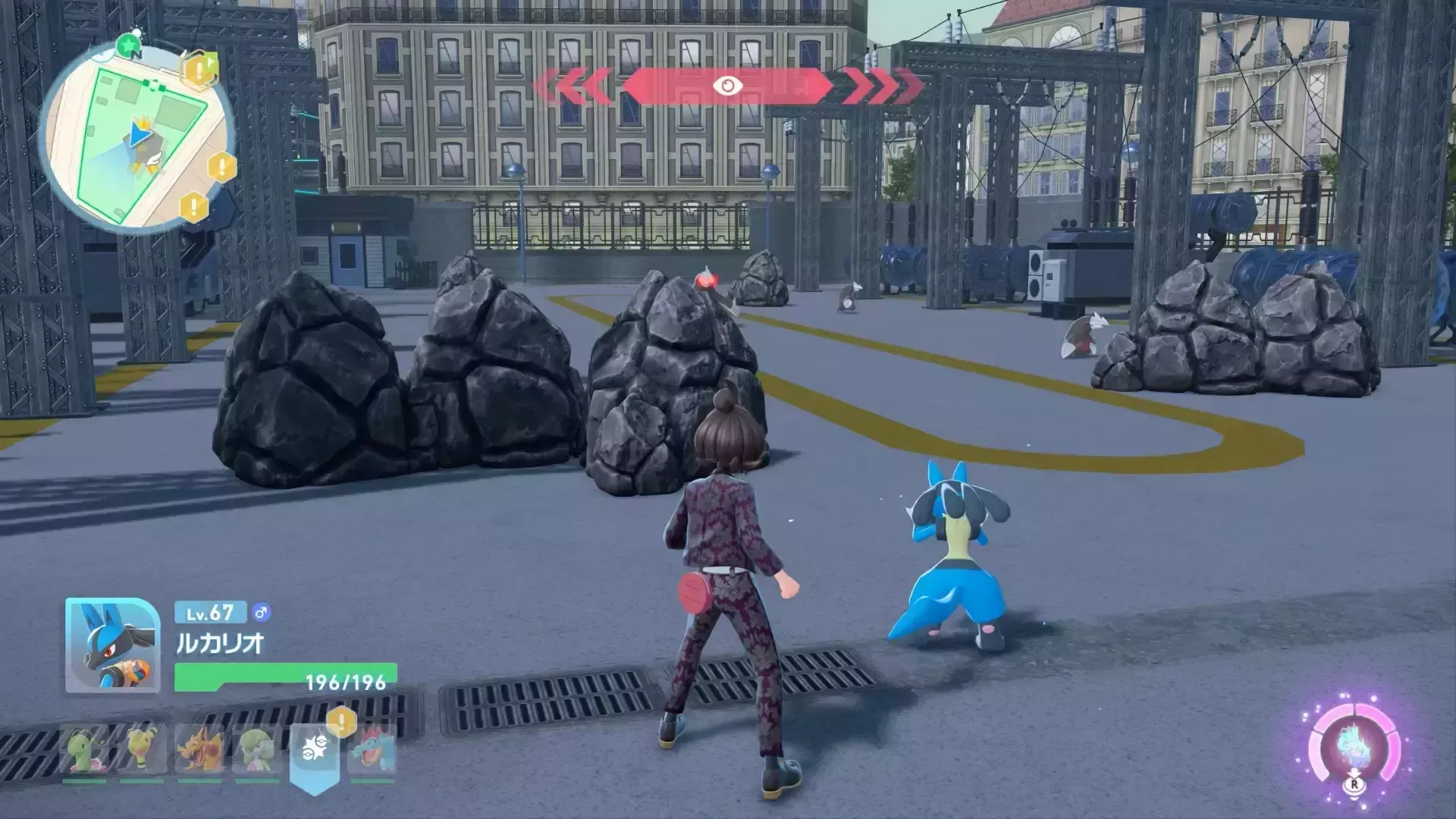Click the Poké Ball swap icon

[314, 752]
